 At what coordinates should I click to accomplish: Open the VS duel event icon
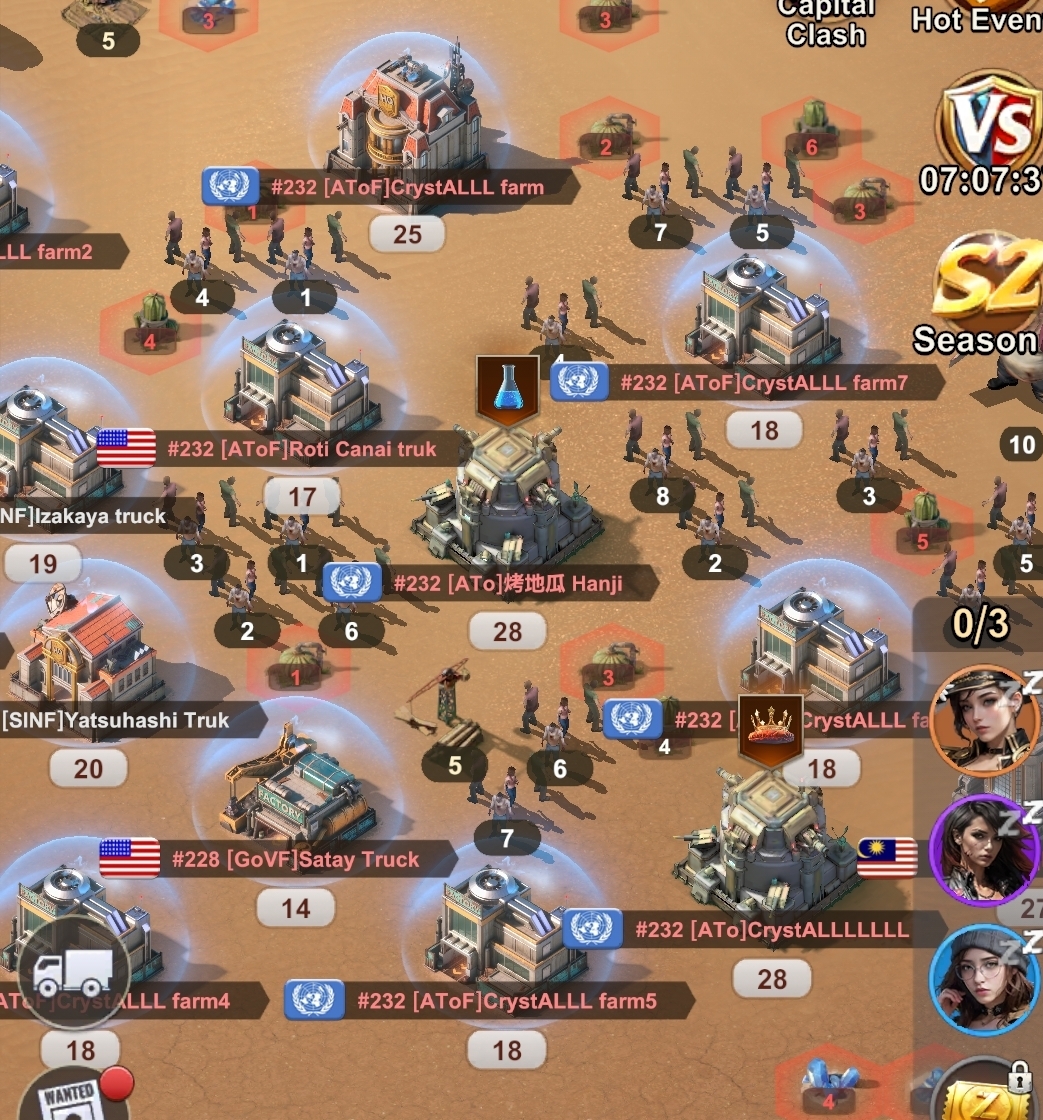[990, 125]
